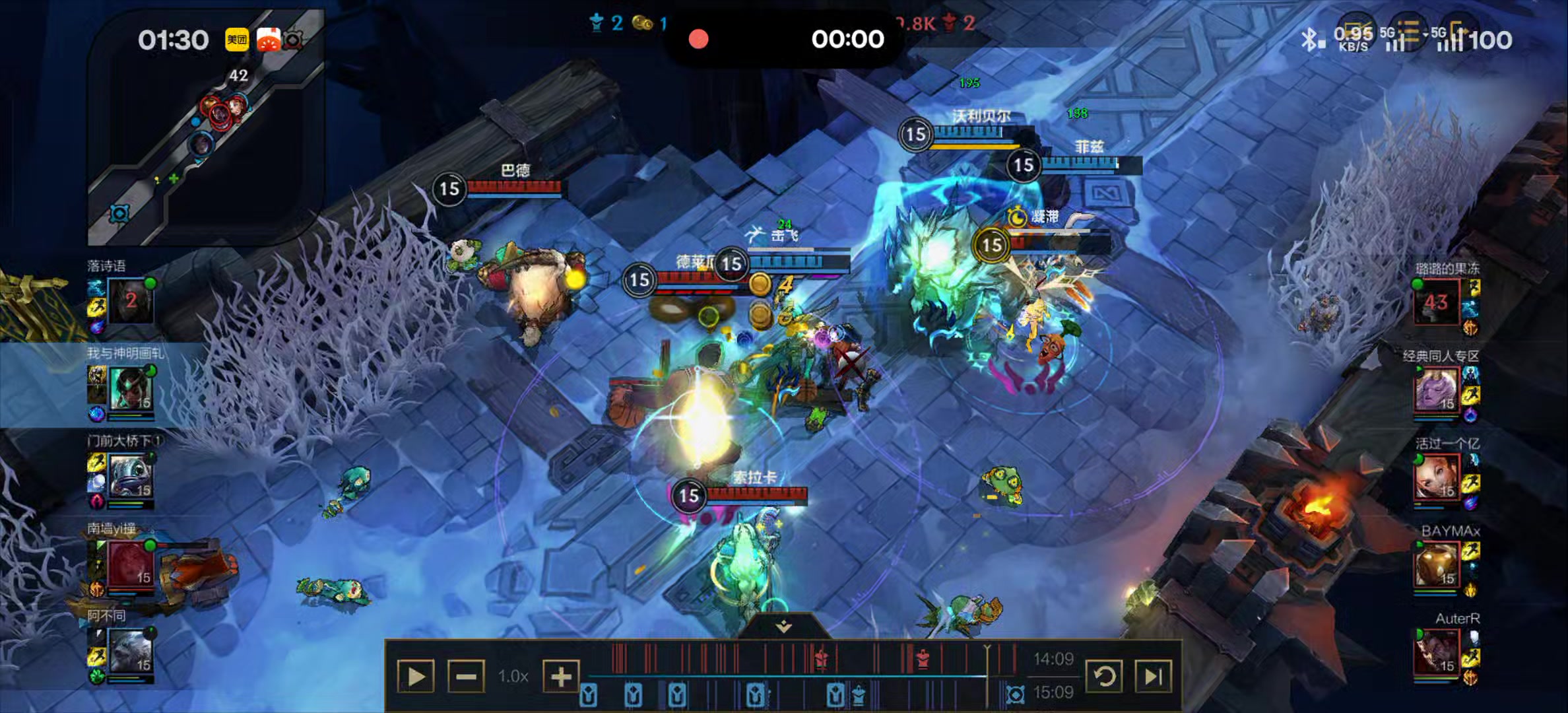Select player 落诗语's portrait
Viewport: 1568px width, 713px height.
(x=130, y=300)
